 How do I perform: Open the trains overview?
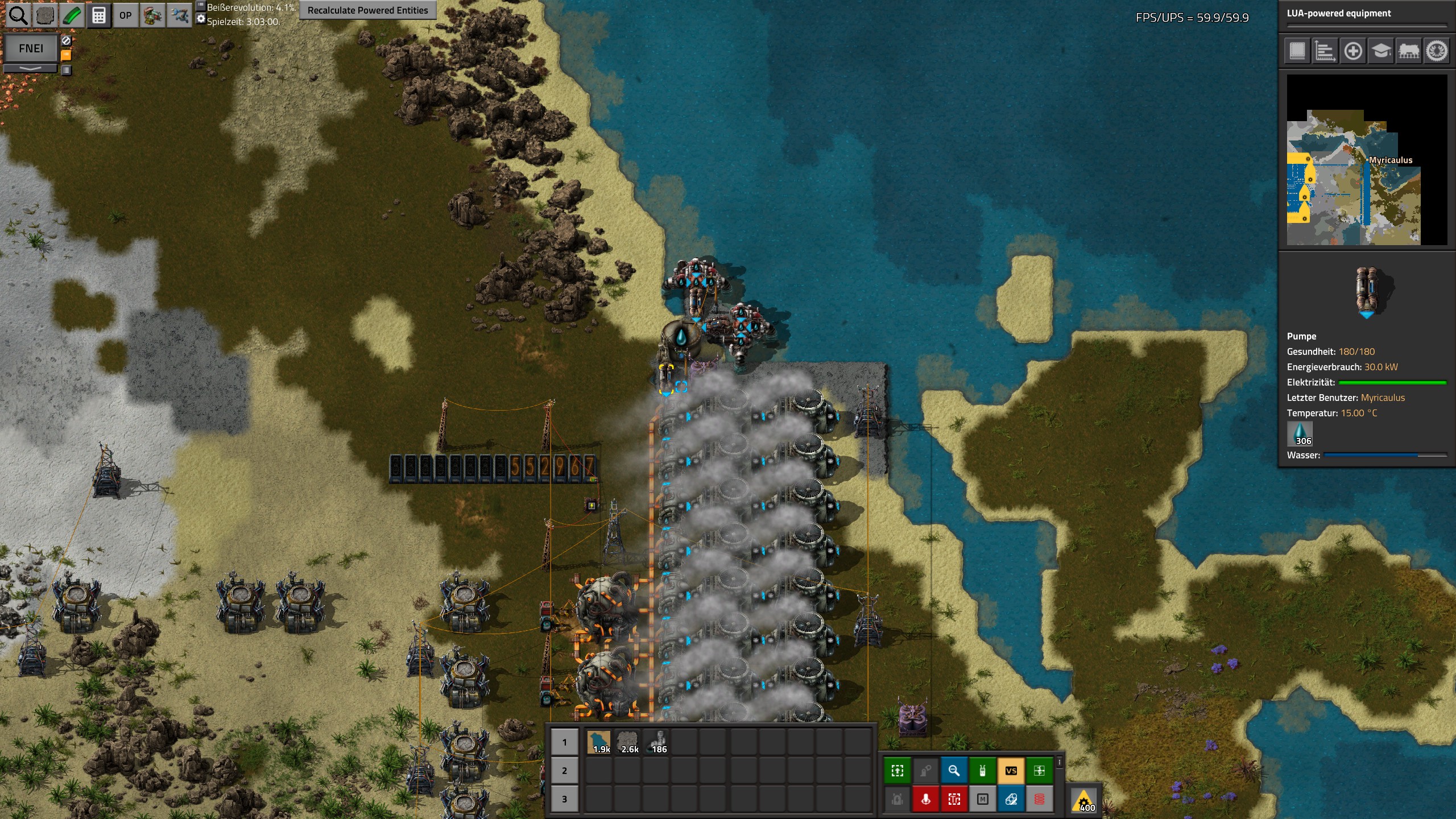point(1409,51)
